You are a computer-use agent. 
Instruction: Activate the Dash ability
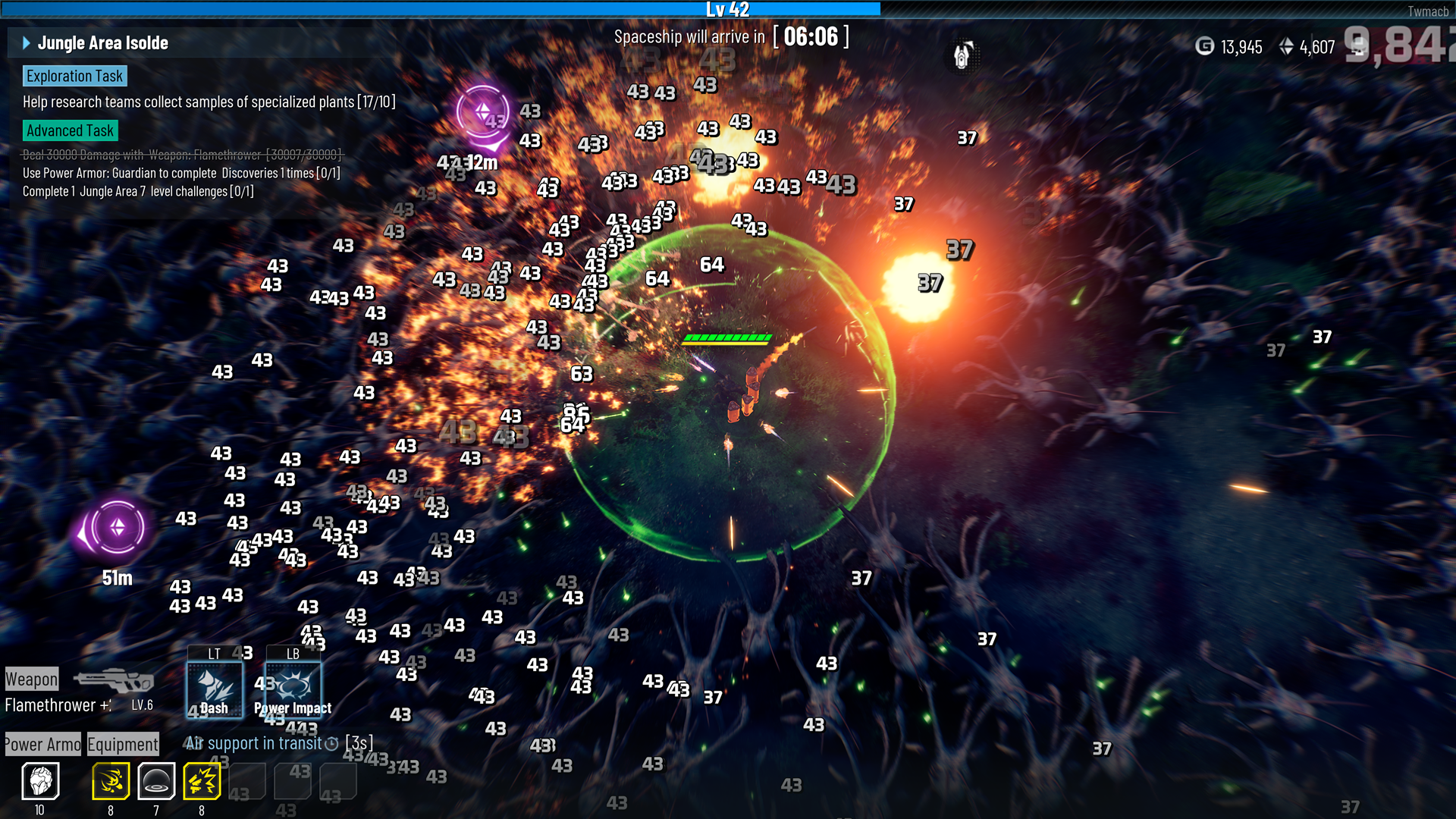click(215, 689)
